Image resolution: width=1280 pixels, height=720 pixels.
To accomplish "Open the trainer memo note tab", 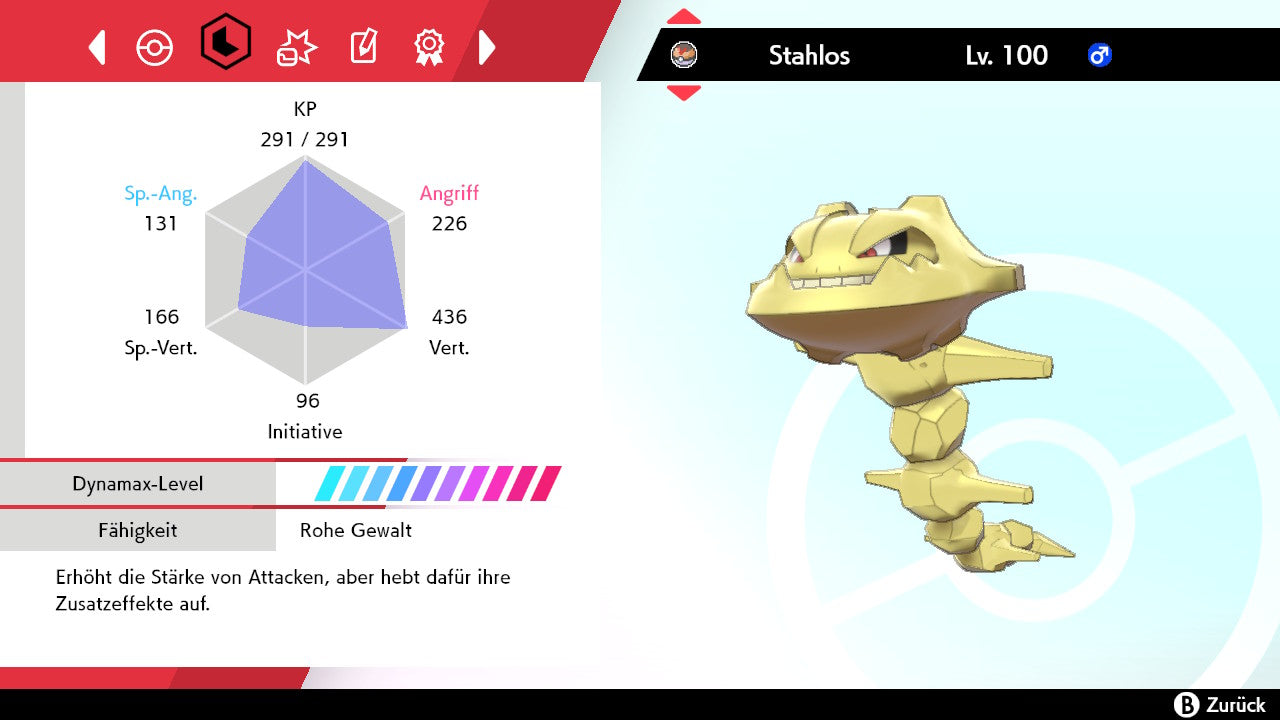I will tap(362, 47).
